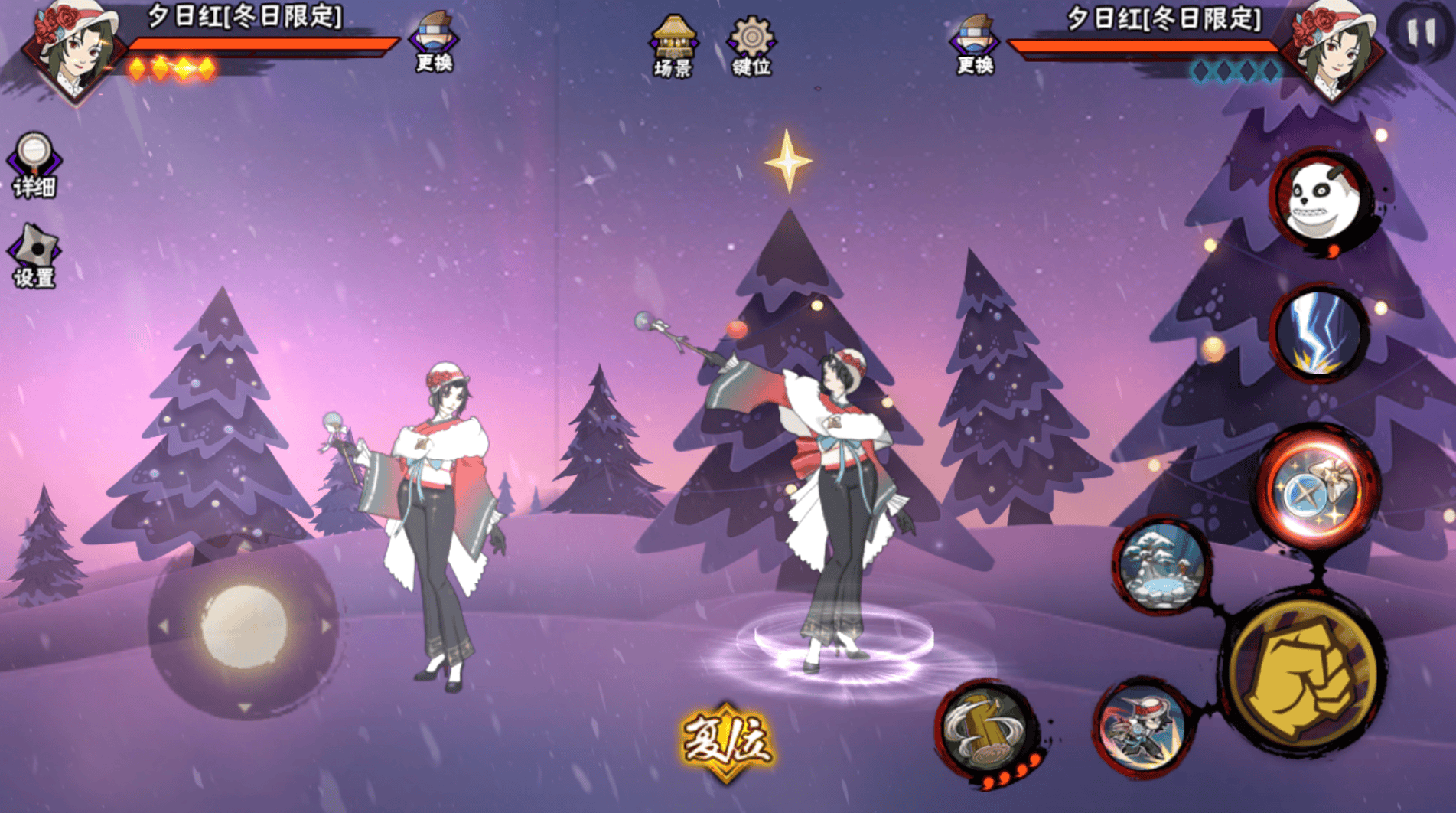Click the right player's 更换 swap button
The image size is (1456, 813).
point(975,44)
